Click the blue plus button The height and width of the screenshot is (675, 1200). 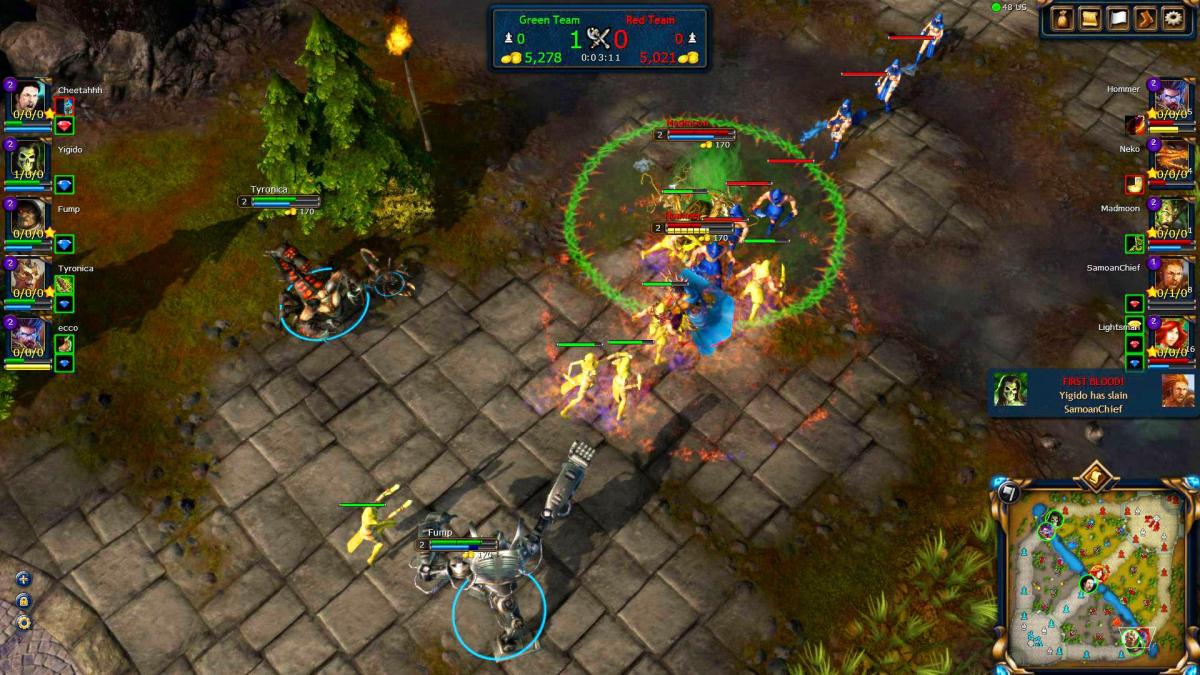click(22, 579)
